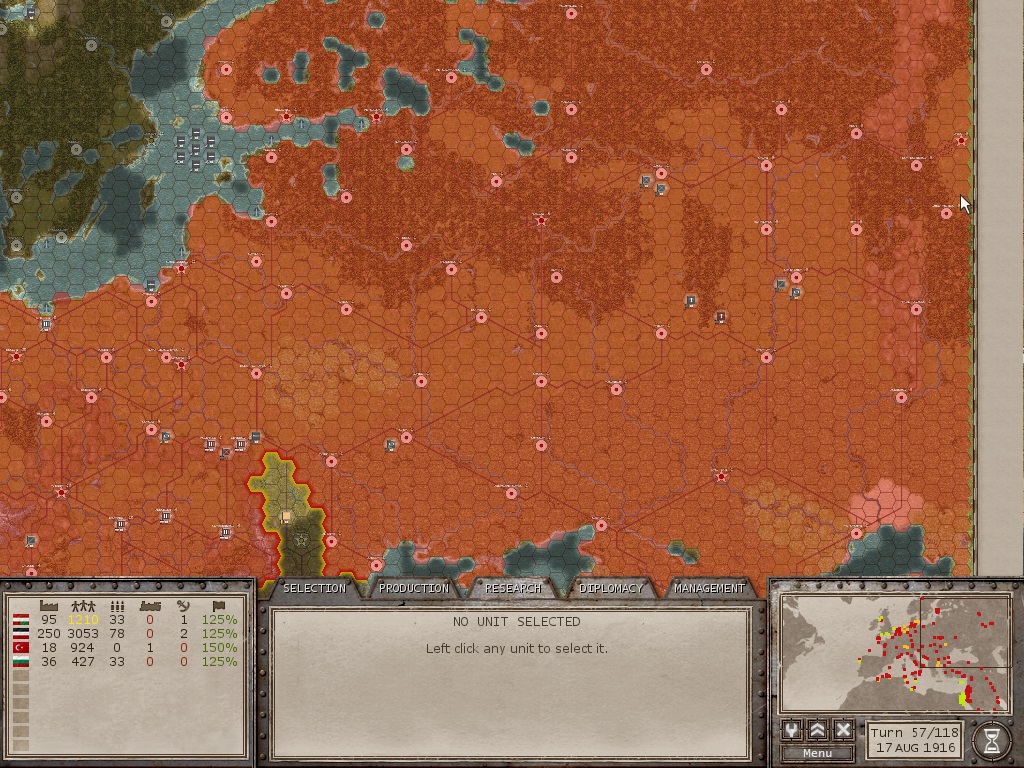
Task: Click the double chevron up button
Action: point(818,730)
